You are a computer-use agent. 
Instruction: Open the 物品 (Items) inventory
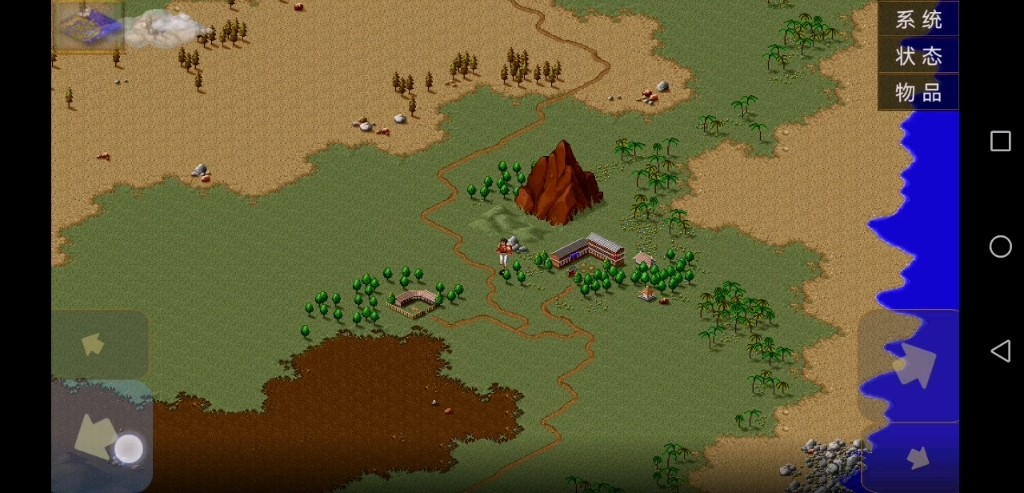coord(918,92)
